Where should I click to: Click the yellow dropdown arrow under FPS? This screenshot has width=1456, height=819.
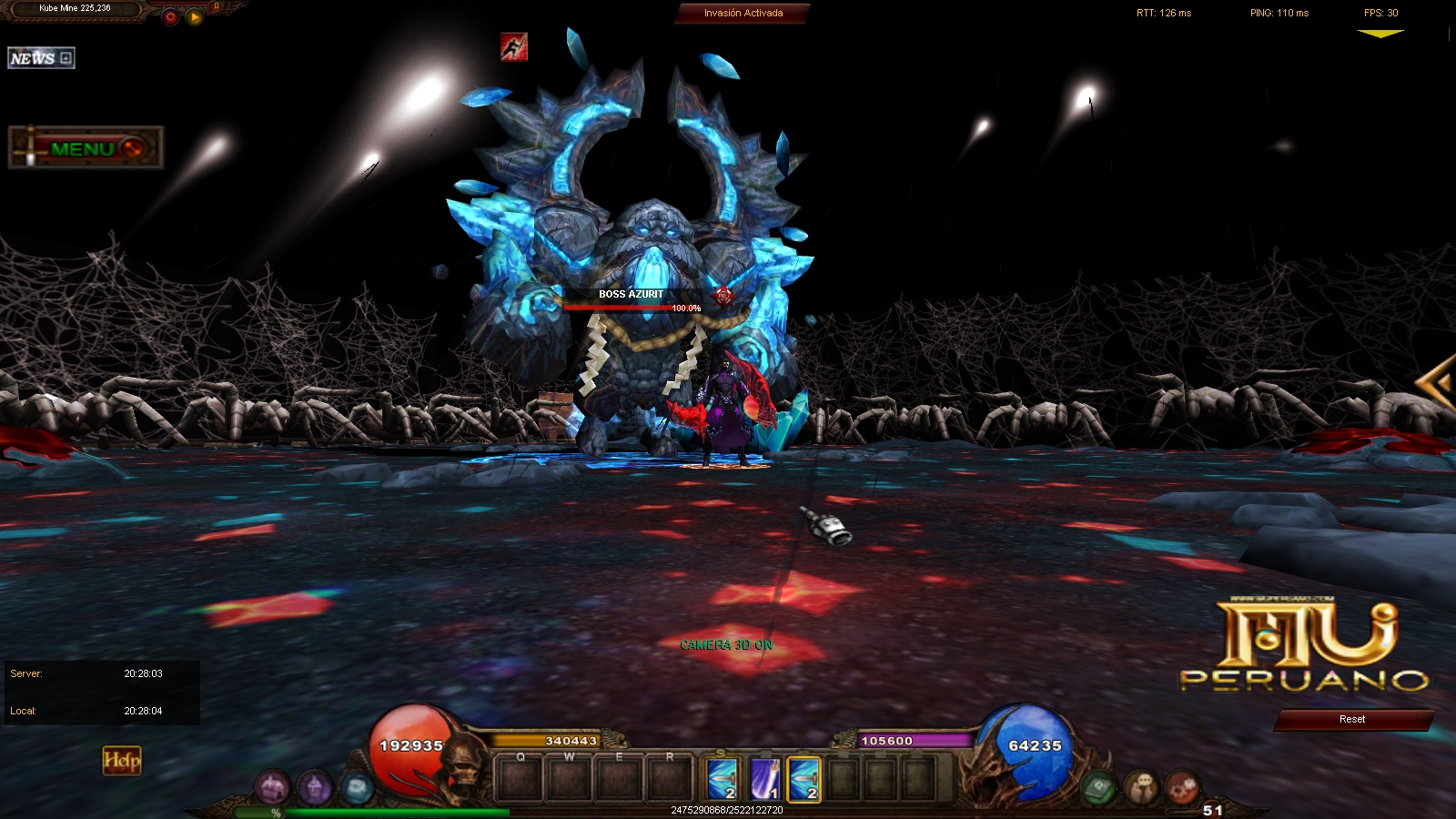(x=1380, y=35)
